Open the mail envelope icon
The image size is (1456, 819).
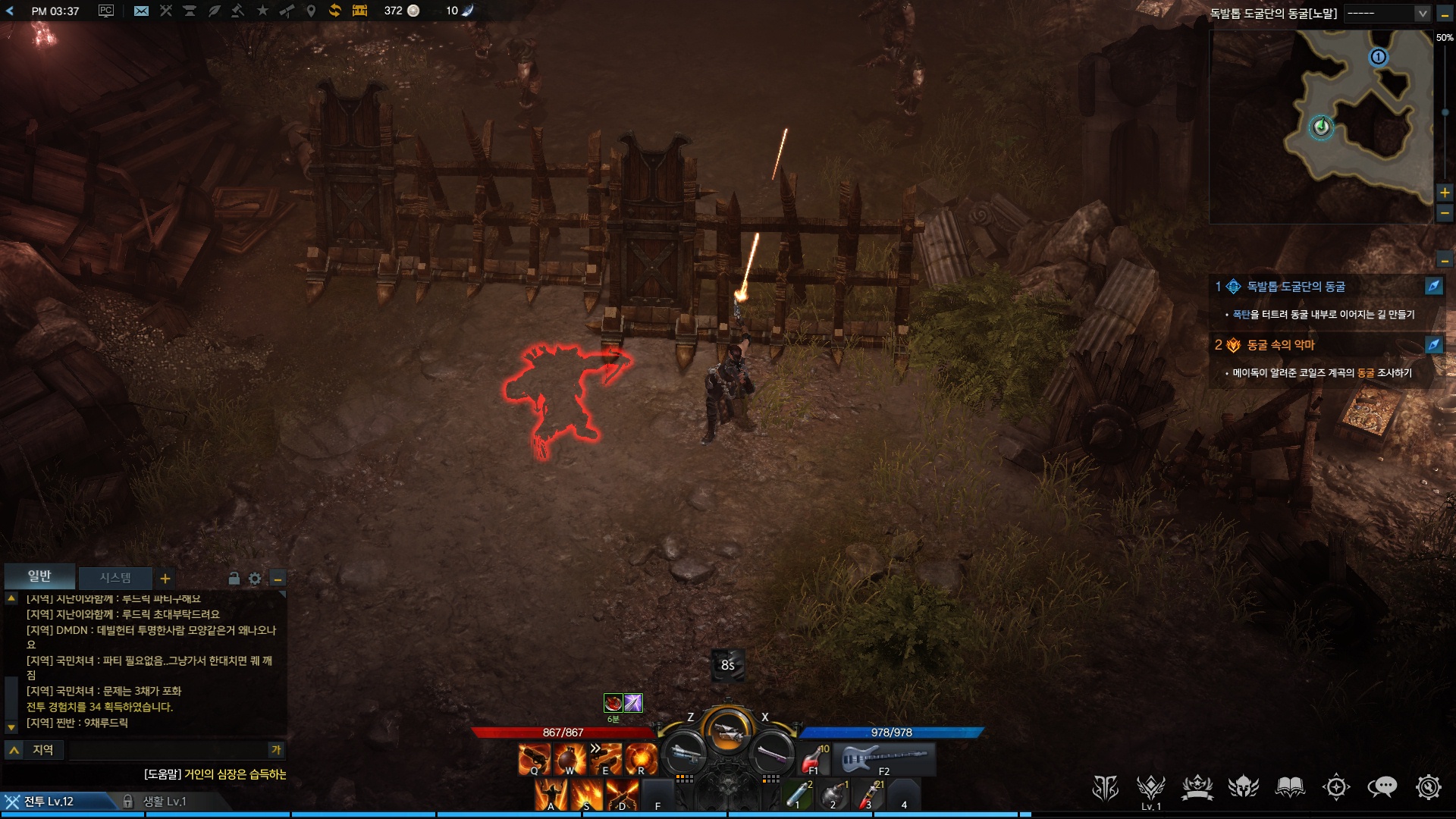tap(141, 11)
